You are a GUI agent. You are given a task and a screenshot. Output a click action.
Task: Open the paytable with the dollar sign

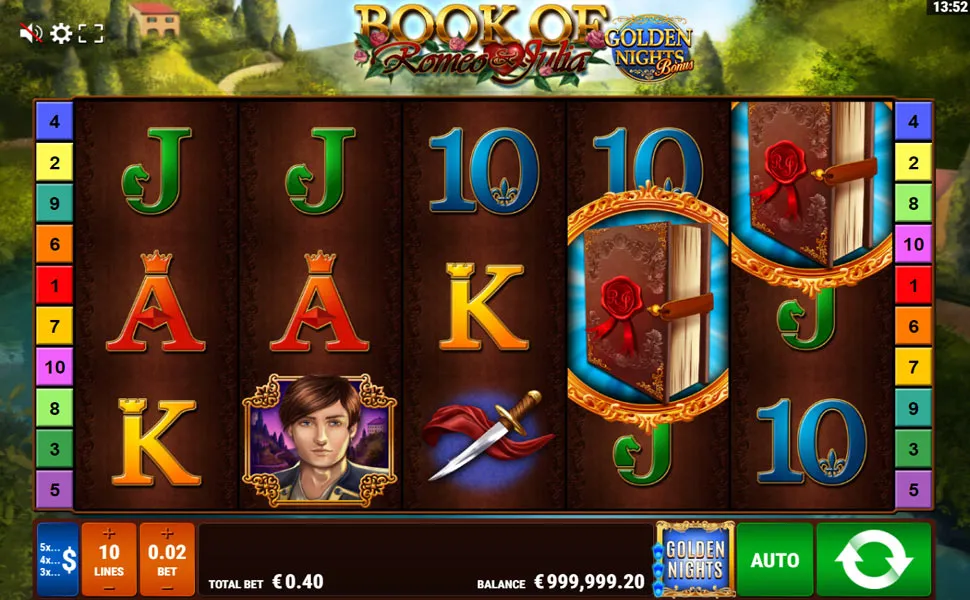tap(58, 560)
